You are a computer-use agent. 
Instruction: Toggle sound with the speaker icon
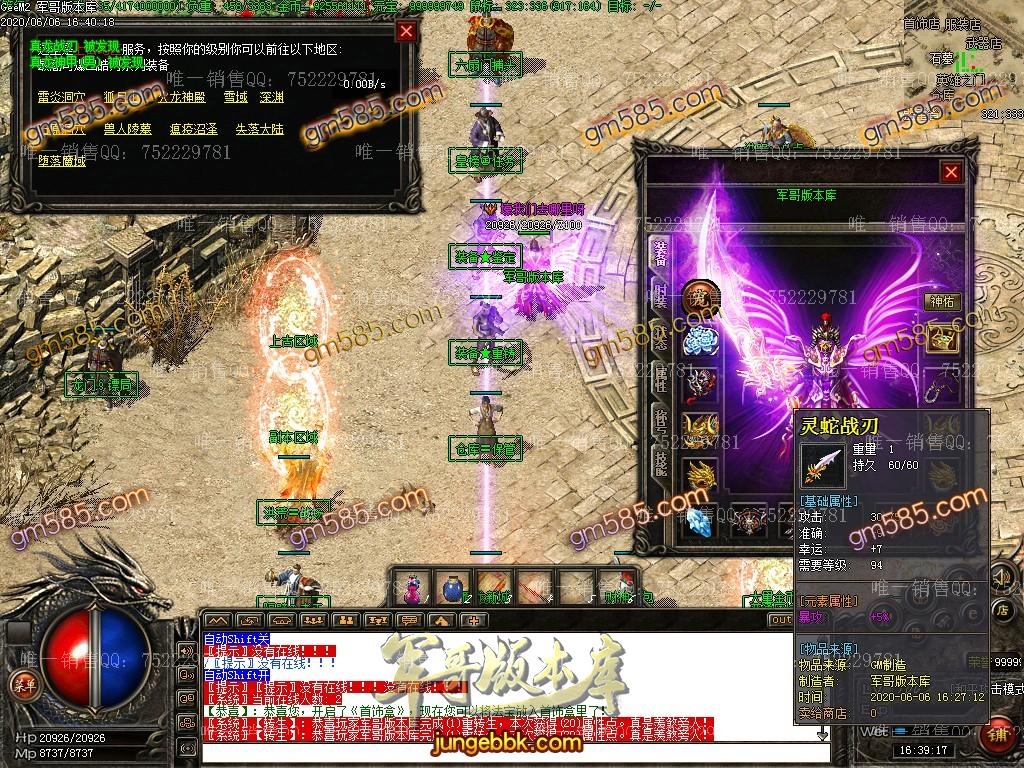pos(1001,578)
